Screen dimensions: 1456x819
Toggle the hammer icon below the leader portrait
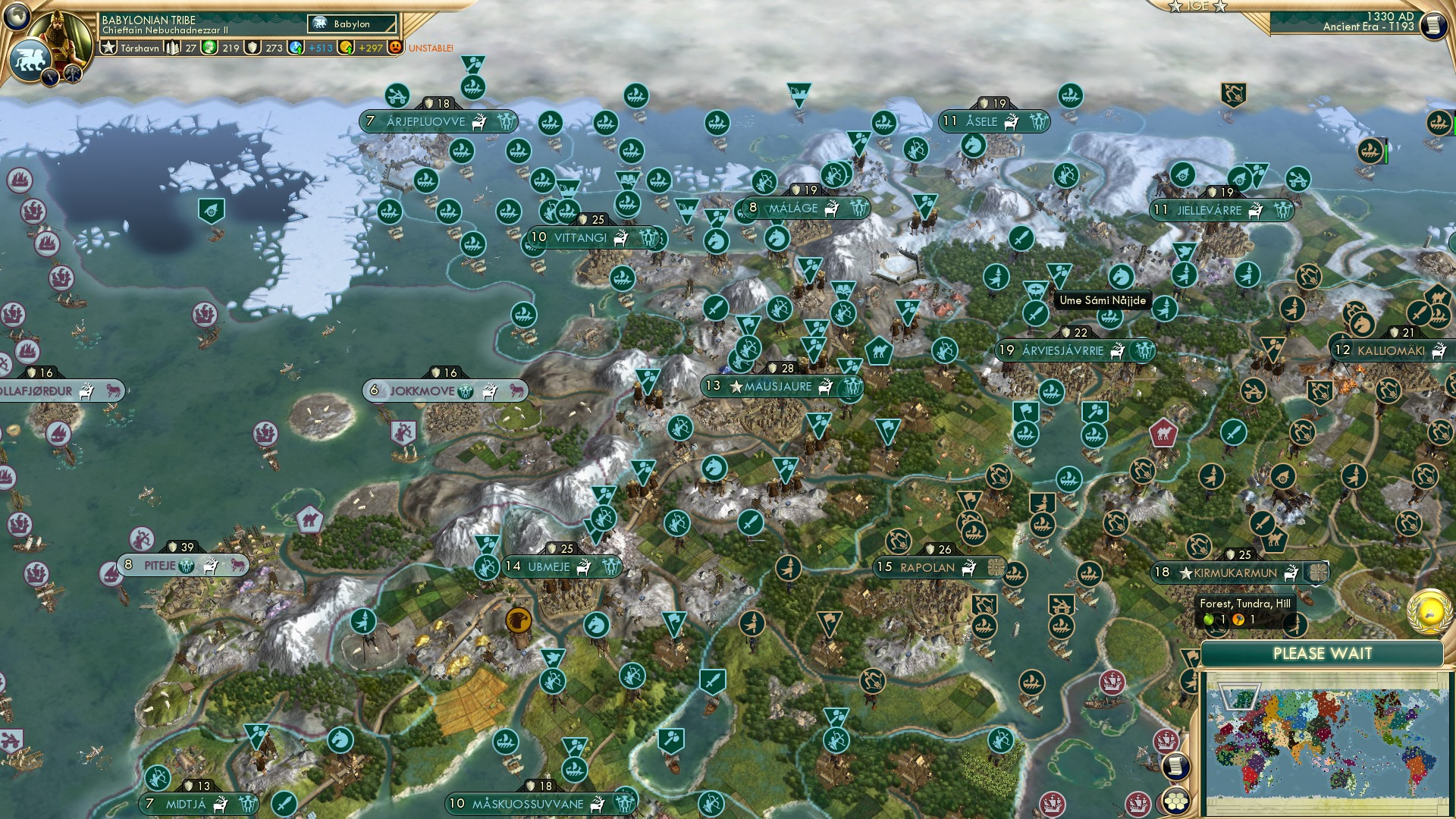[72, 72]
